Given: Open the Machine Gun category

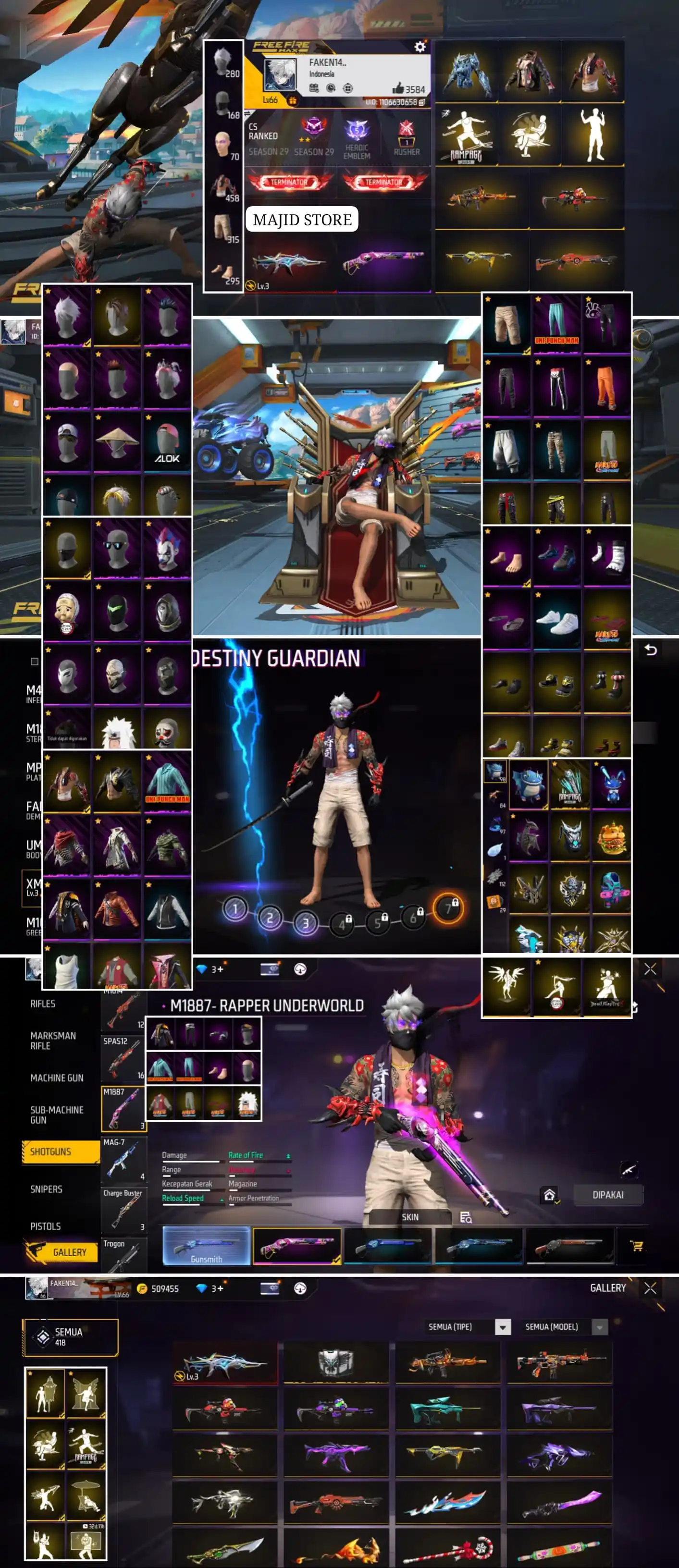Looking at the screenshot, I should click(x=57, y=1078).
